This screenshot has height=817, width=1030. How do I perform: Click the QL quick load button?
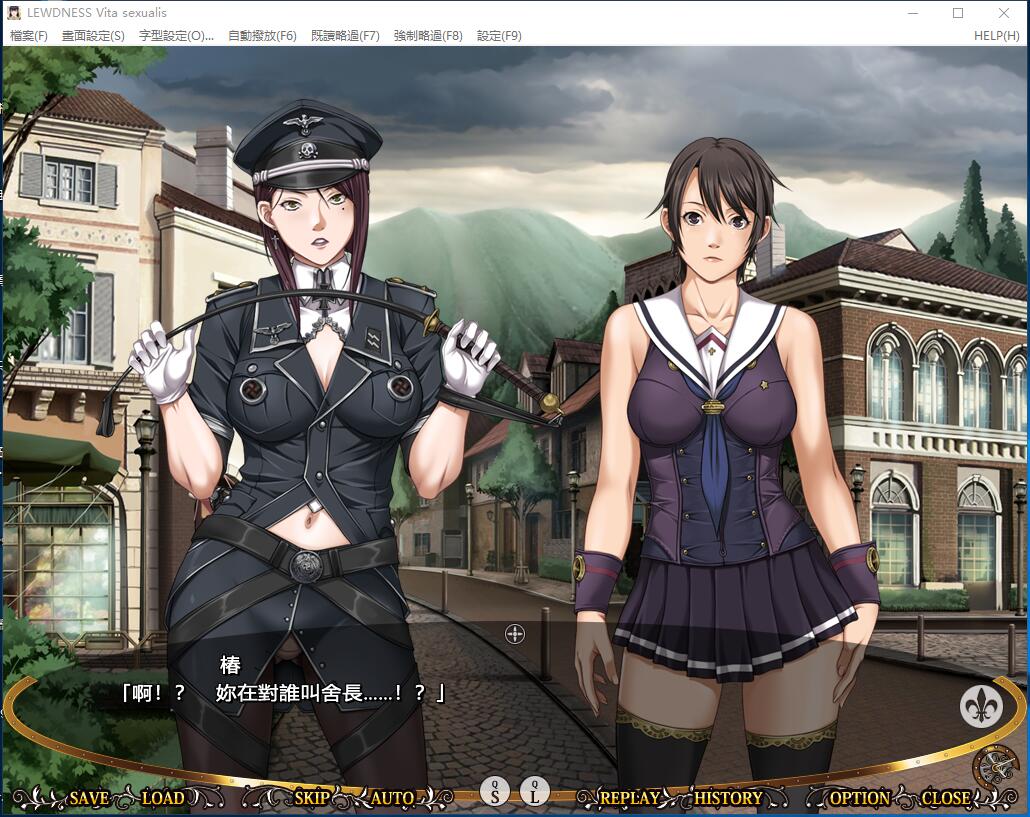[x=535, y=791]
